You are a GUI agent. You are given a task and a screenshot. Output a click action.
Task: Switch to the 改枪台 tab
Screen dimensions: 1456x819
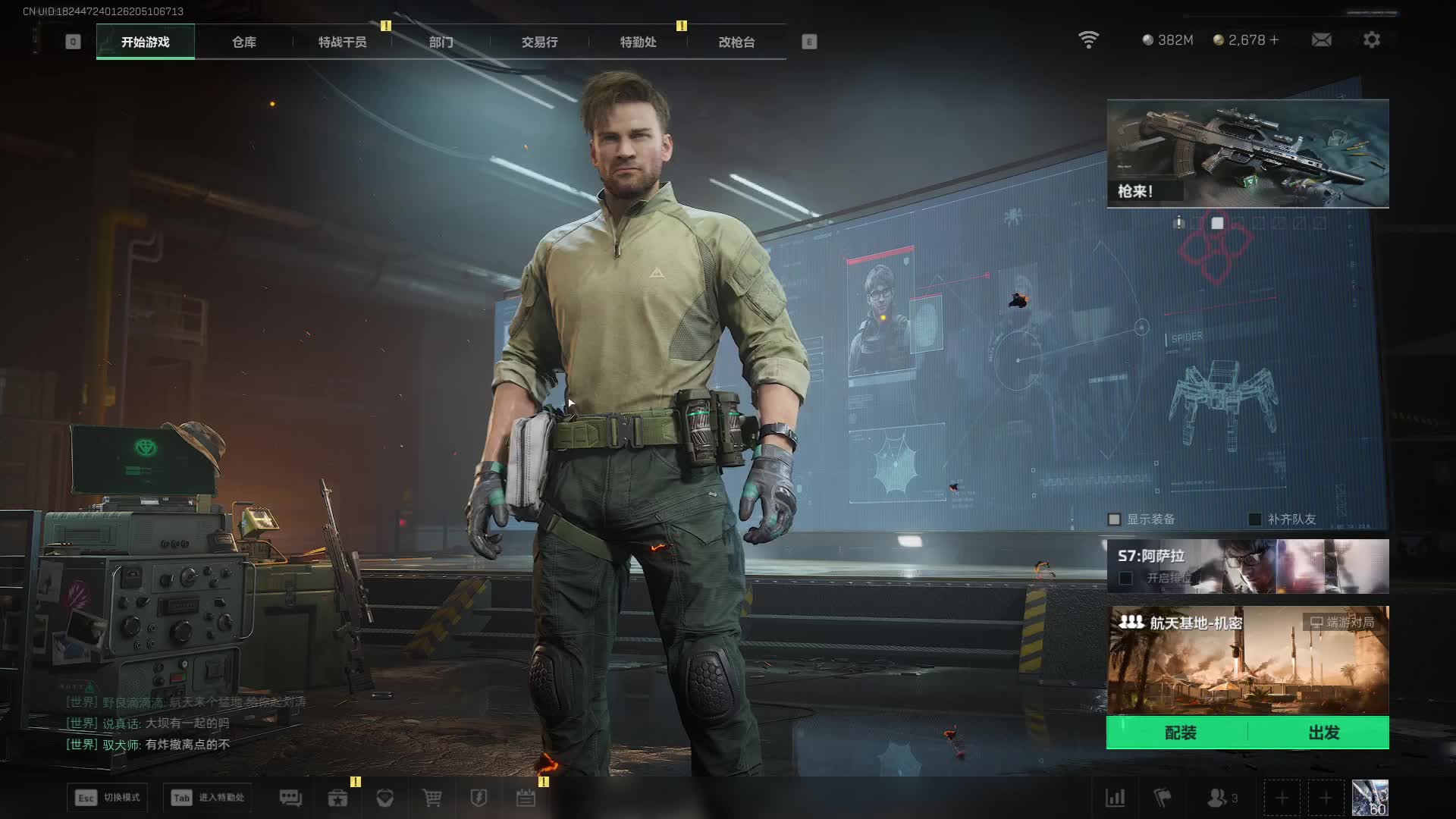click(x=736, y=42)
